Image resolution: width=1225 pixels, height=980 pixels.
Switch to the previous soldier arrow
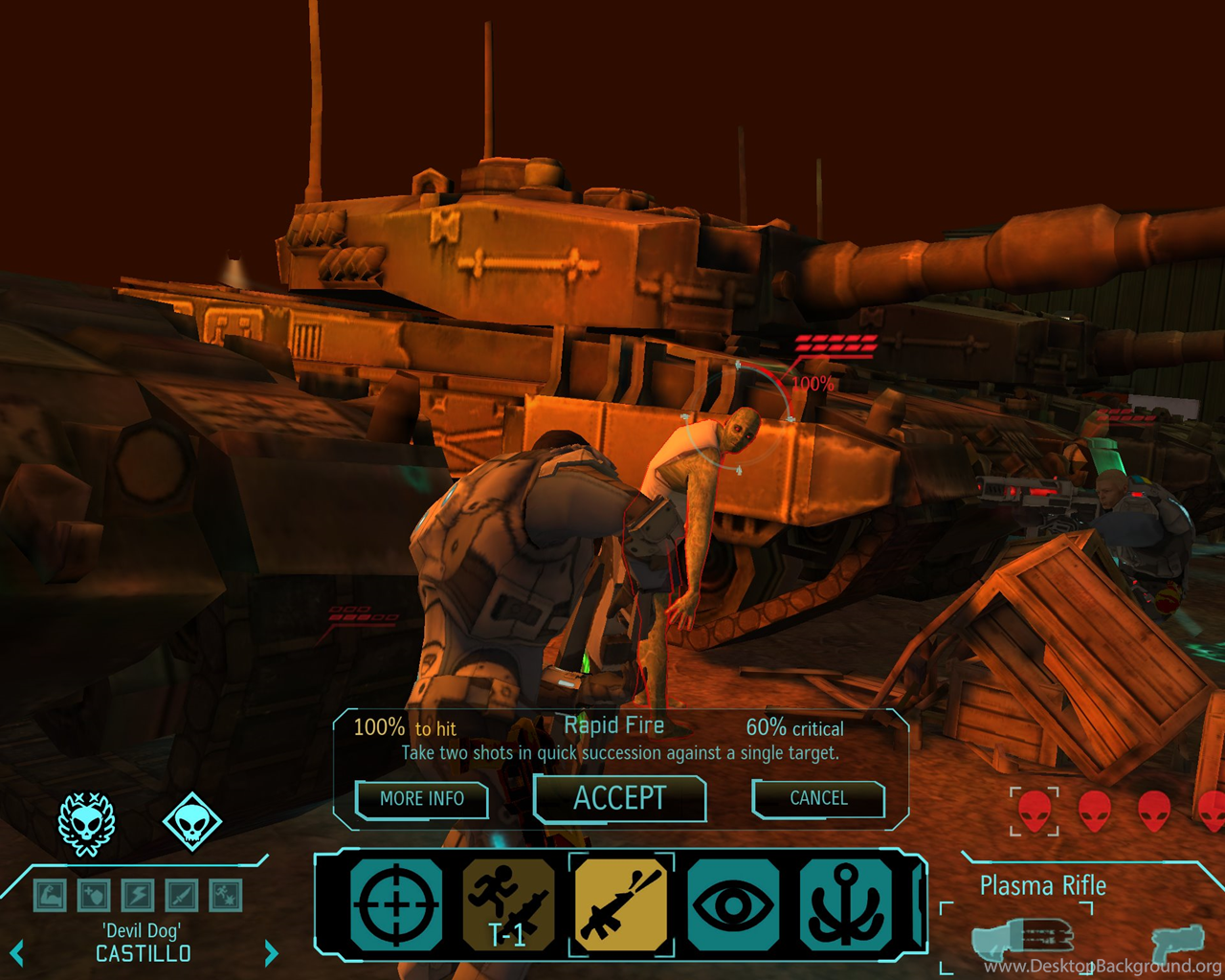[16, 953]
